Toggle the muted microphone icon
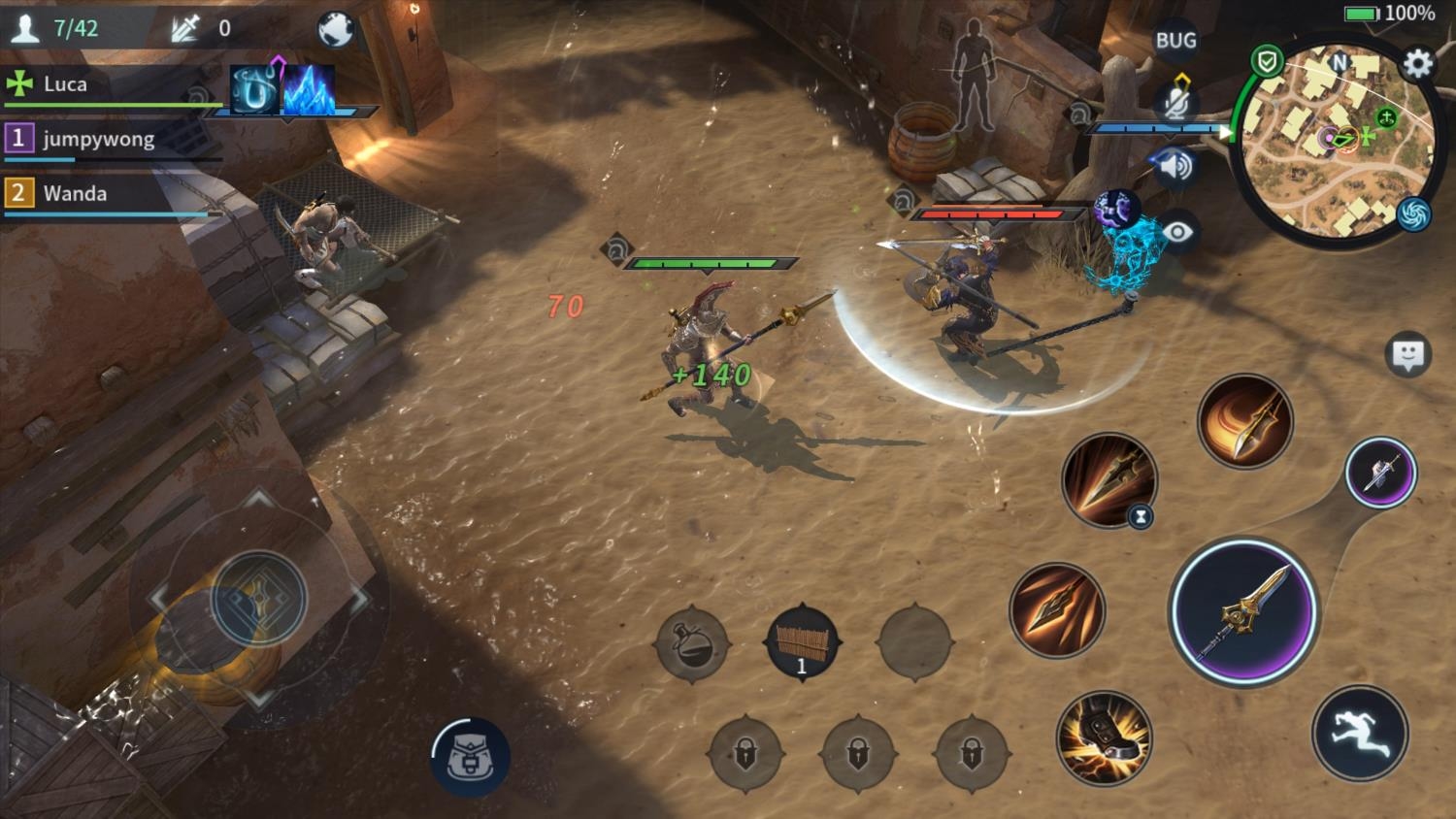This screenshot has height=819, width=1456. (1177, 104)
